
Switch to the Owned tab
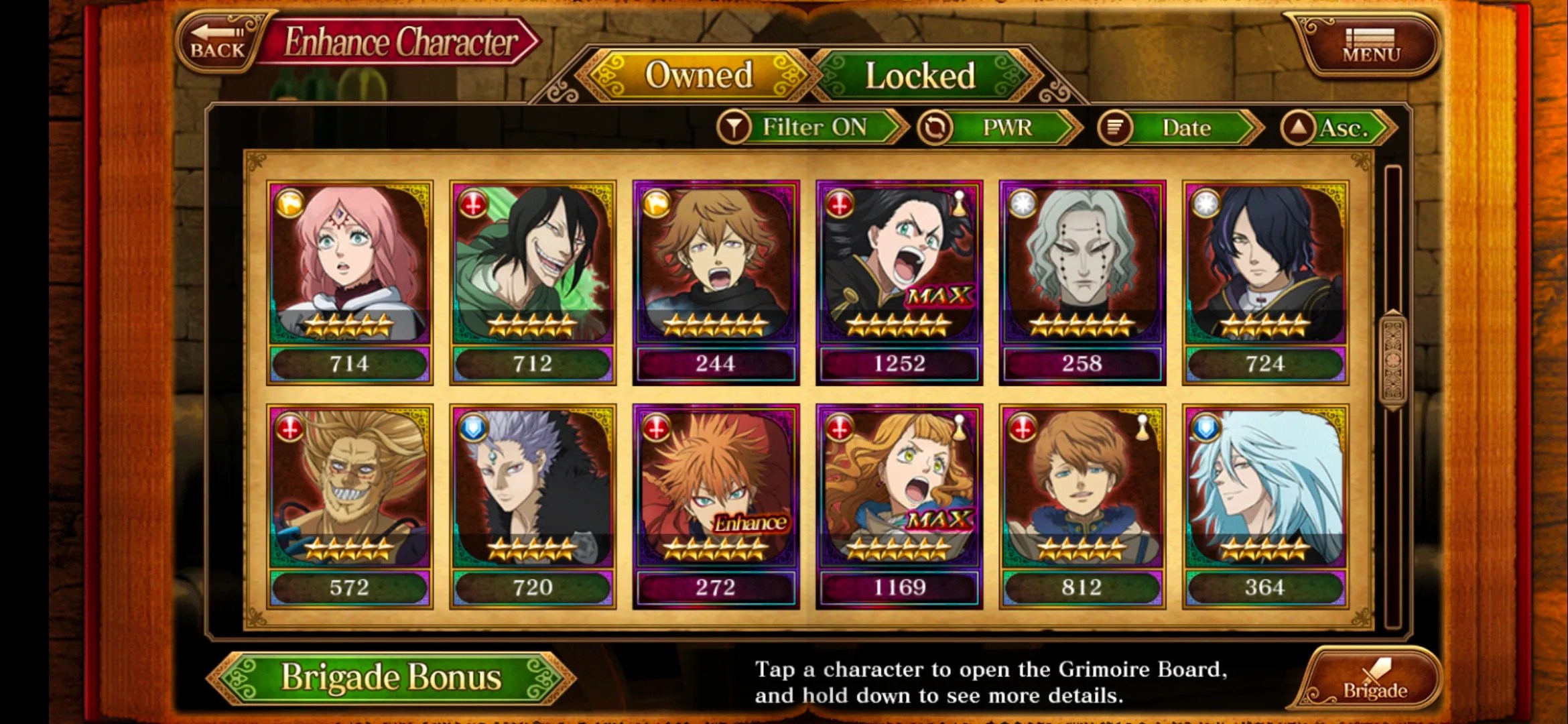(x=698, y=75)
